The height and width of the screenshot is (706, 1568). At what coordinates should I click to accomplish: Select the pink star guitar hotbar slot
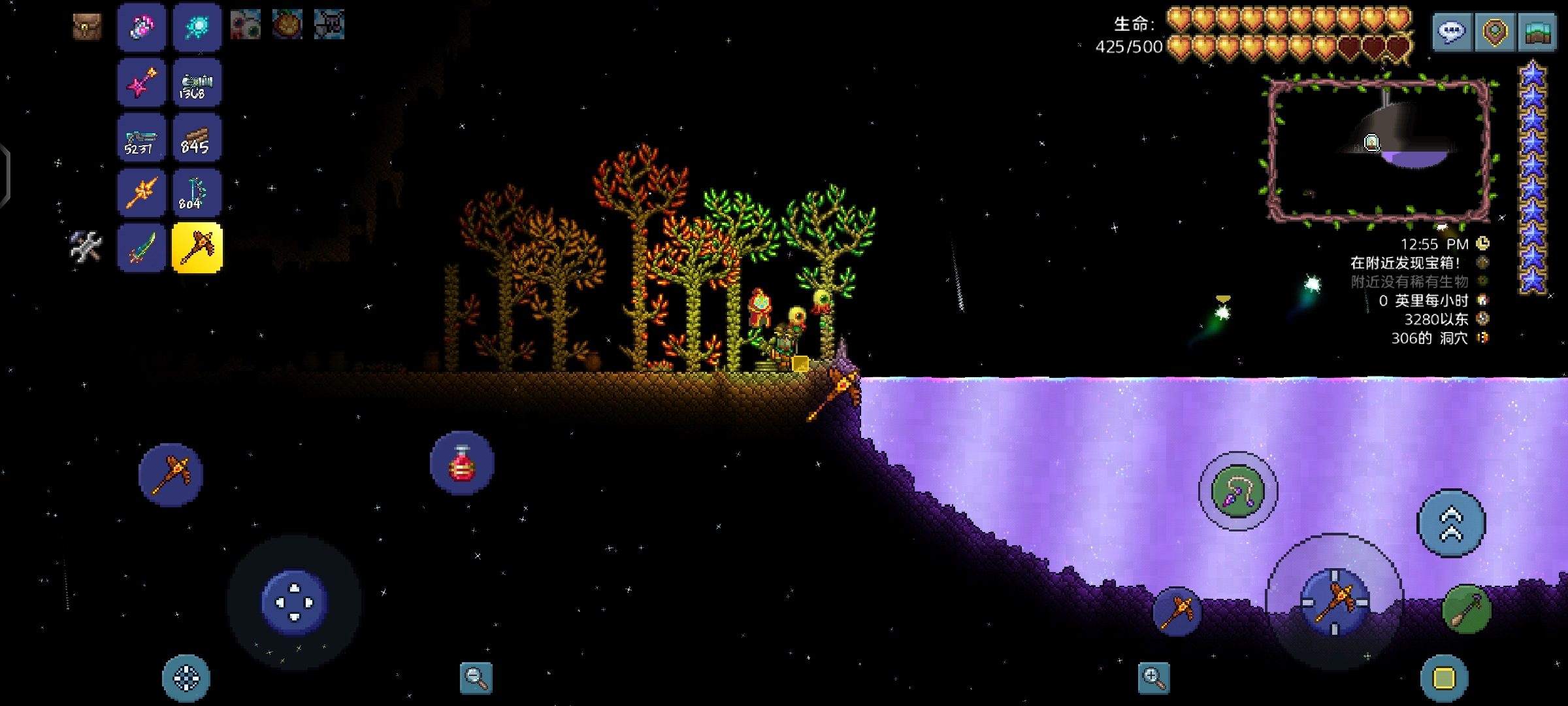click(x=142, y=83)
